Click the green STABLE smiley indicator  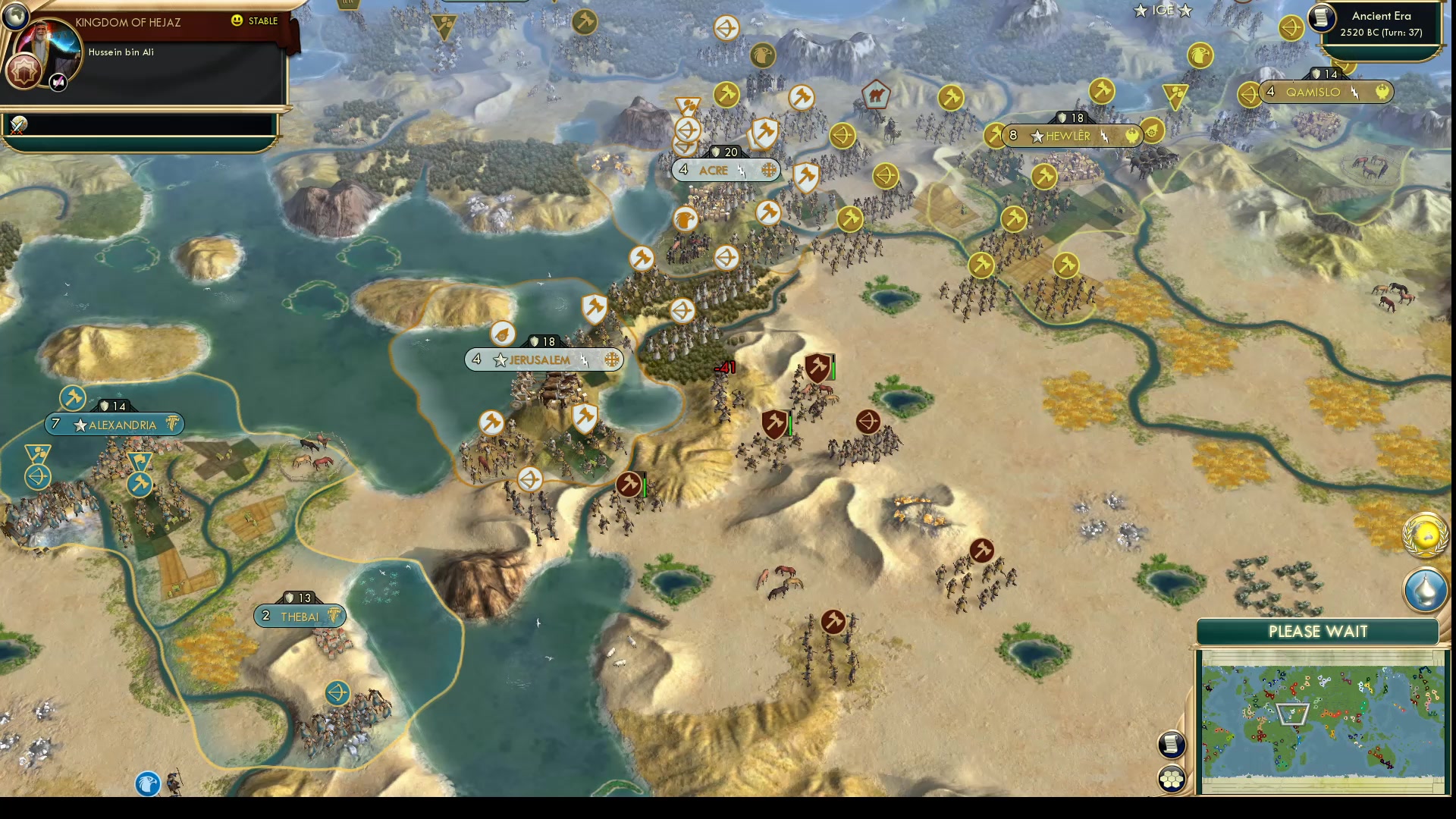point(237,21)
